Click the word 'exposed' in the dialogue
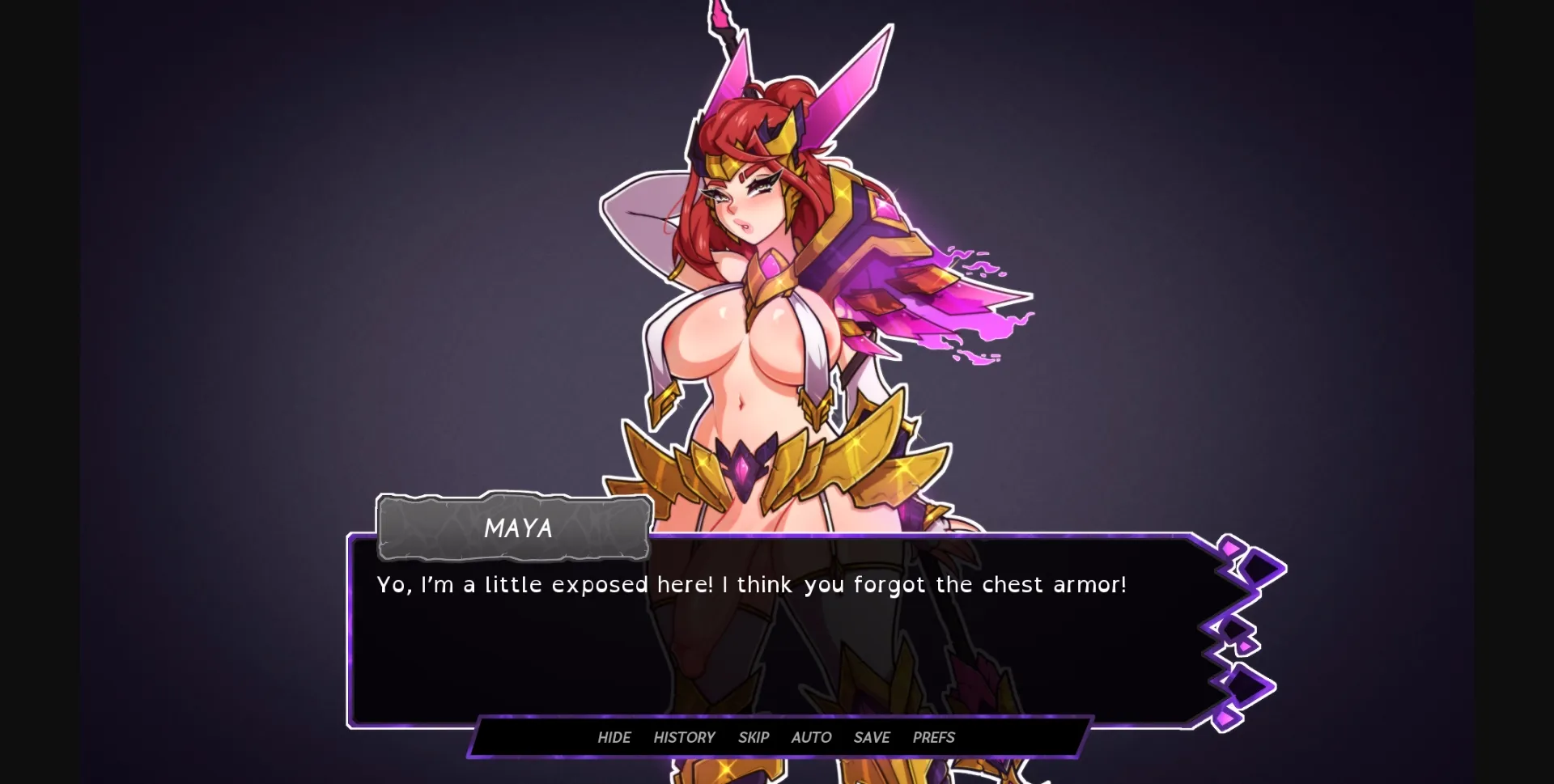Viewport: 1554px width, 784px height. tap(603, 584)
